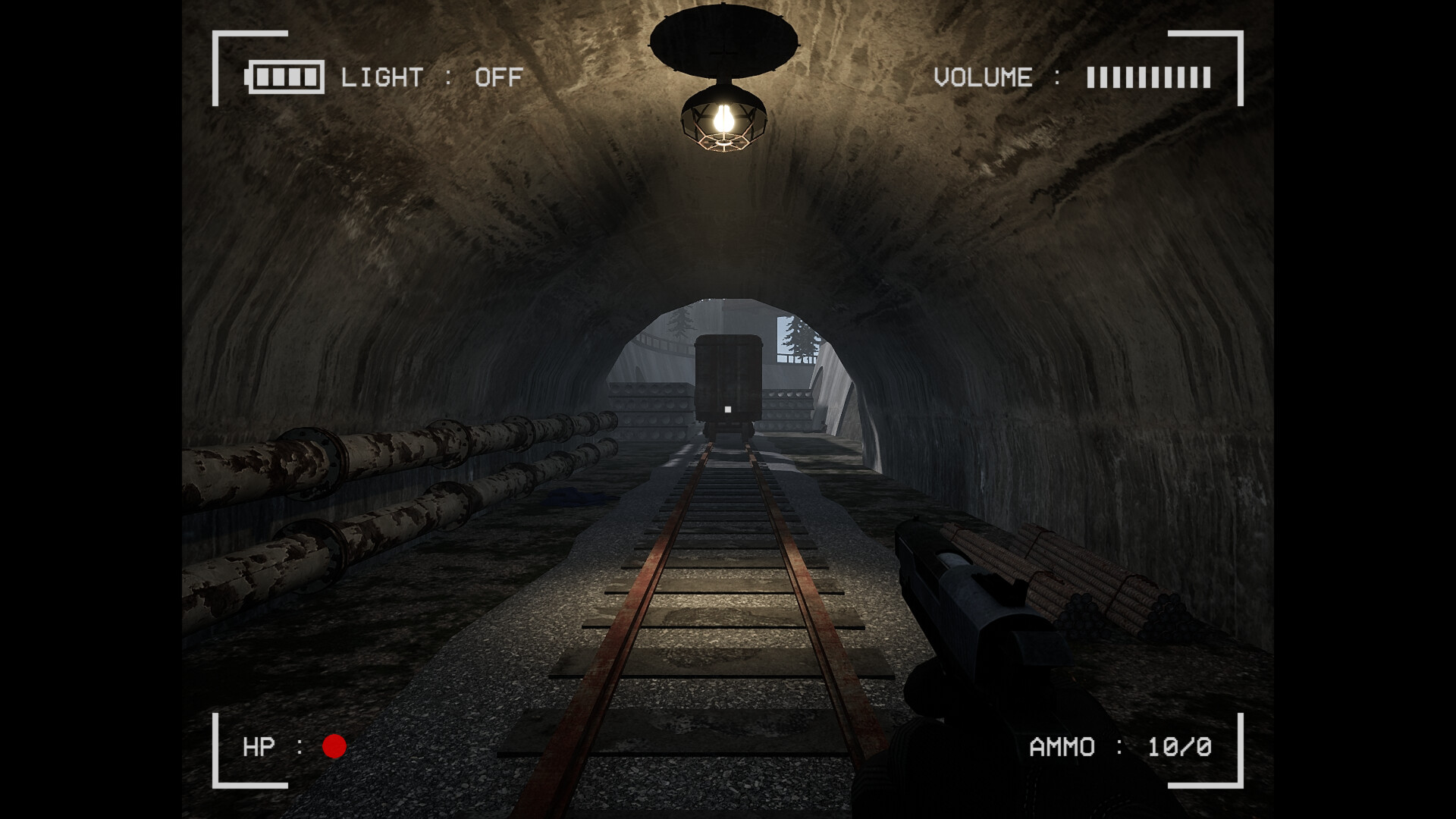Screen dimensions: 1456x819
Task: Open the VOLUME level display
Action: click(x=1147, y=76)
